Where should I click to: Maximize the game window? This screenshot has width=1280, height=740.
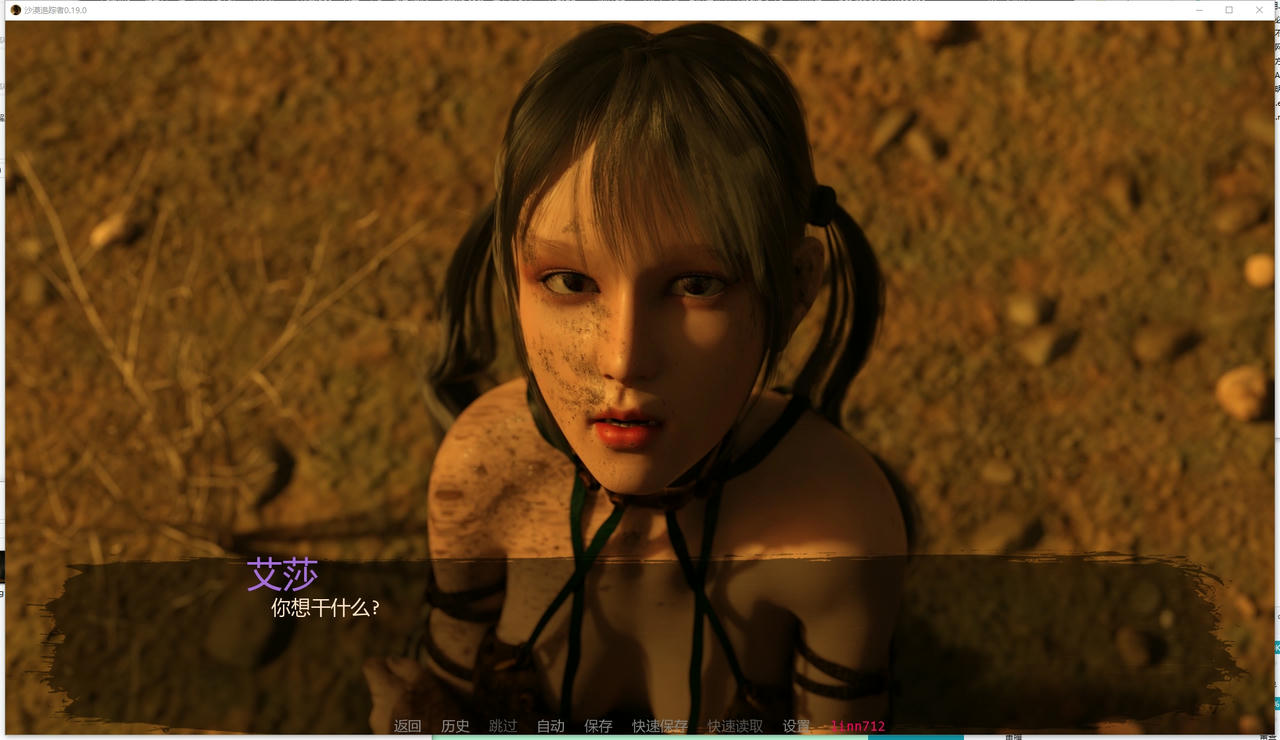click(x=1228, y=10)
